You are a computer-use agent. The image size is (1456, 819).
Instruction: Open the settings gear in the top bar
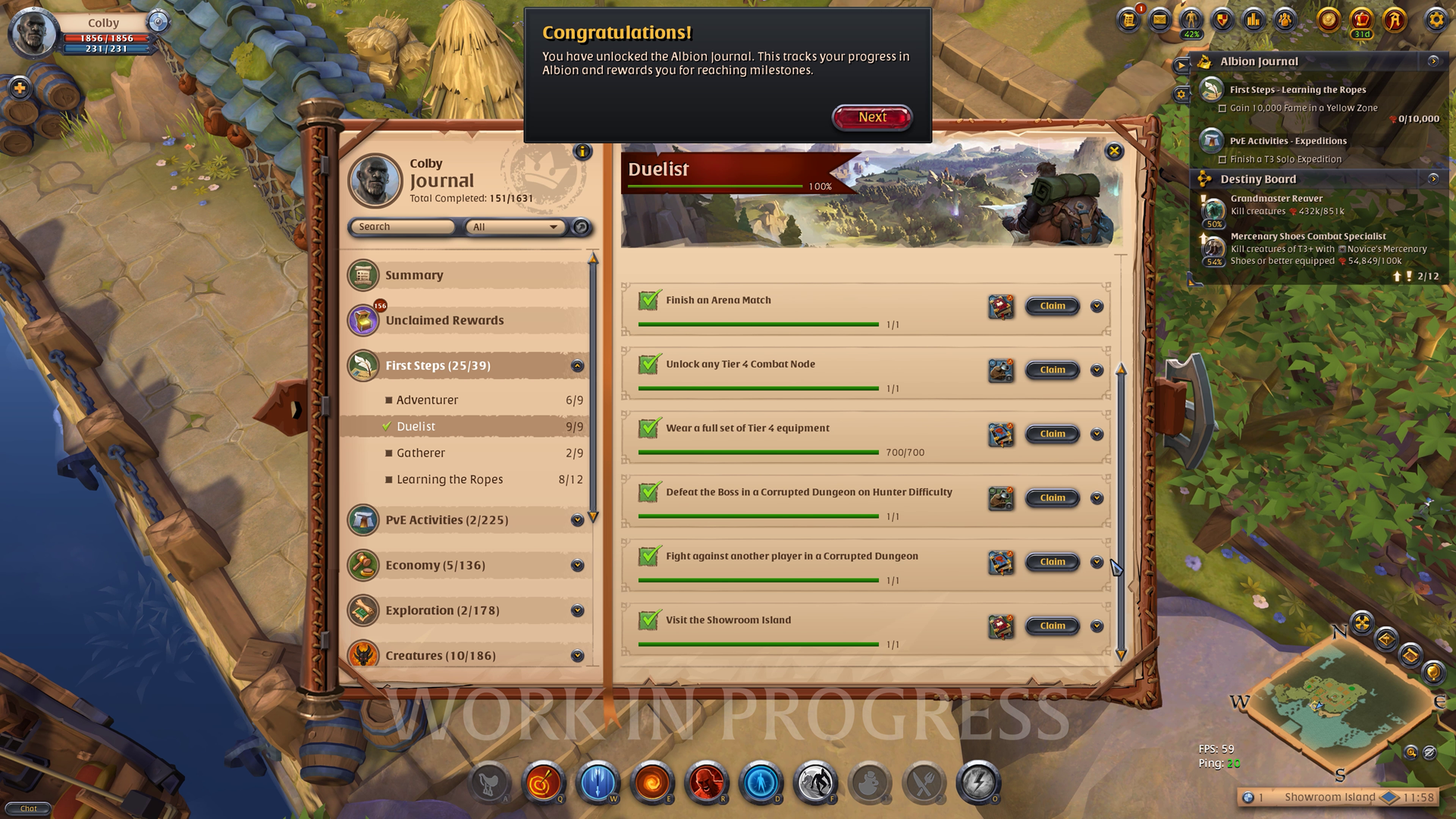pos(1436,20)
